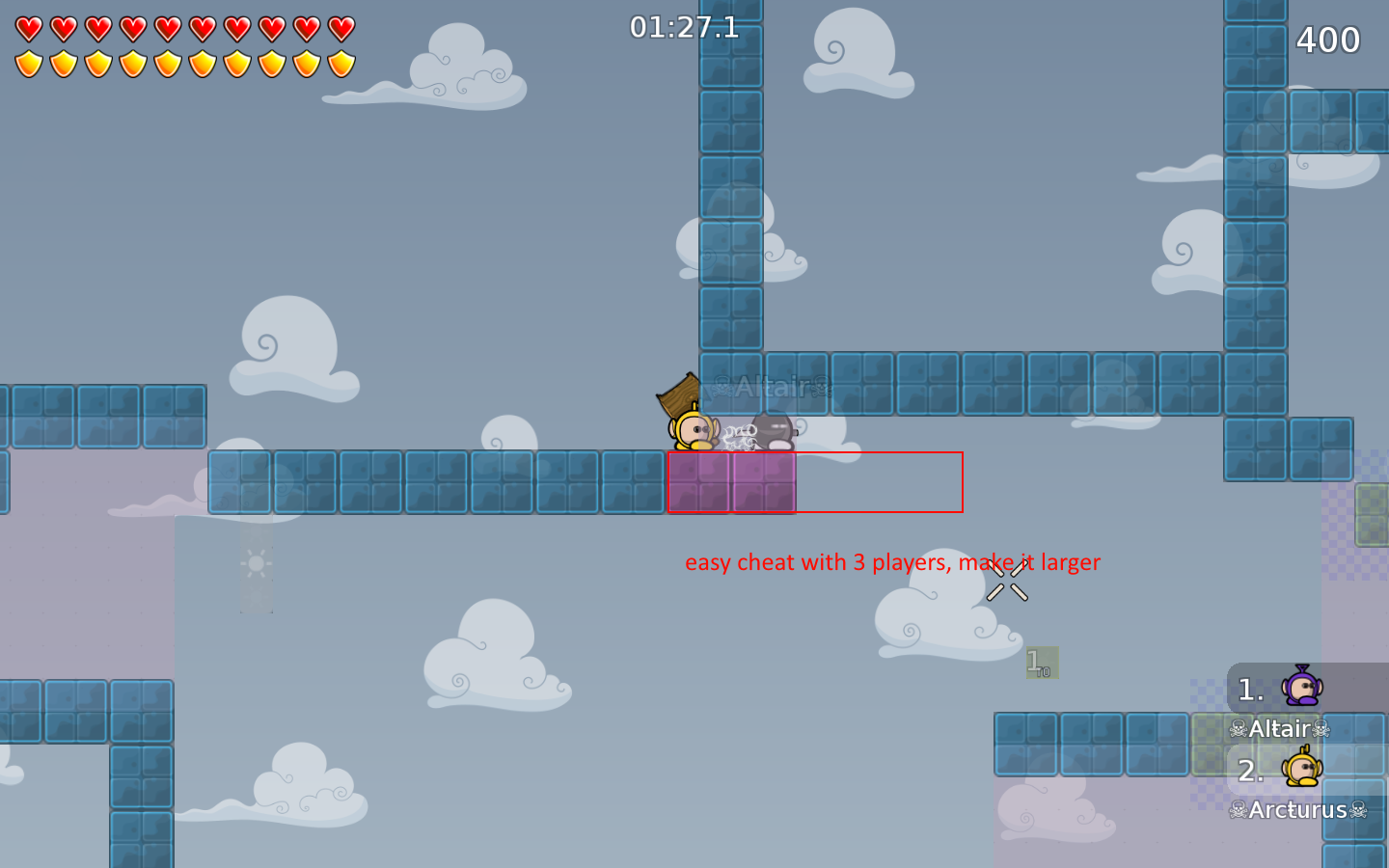
Task: Click the skull icon right of Arcturus's name
Action: click(x=1360, y=811)
